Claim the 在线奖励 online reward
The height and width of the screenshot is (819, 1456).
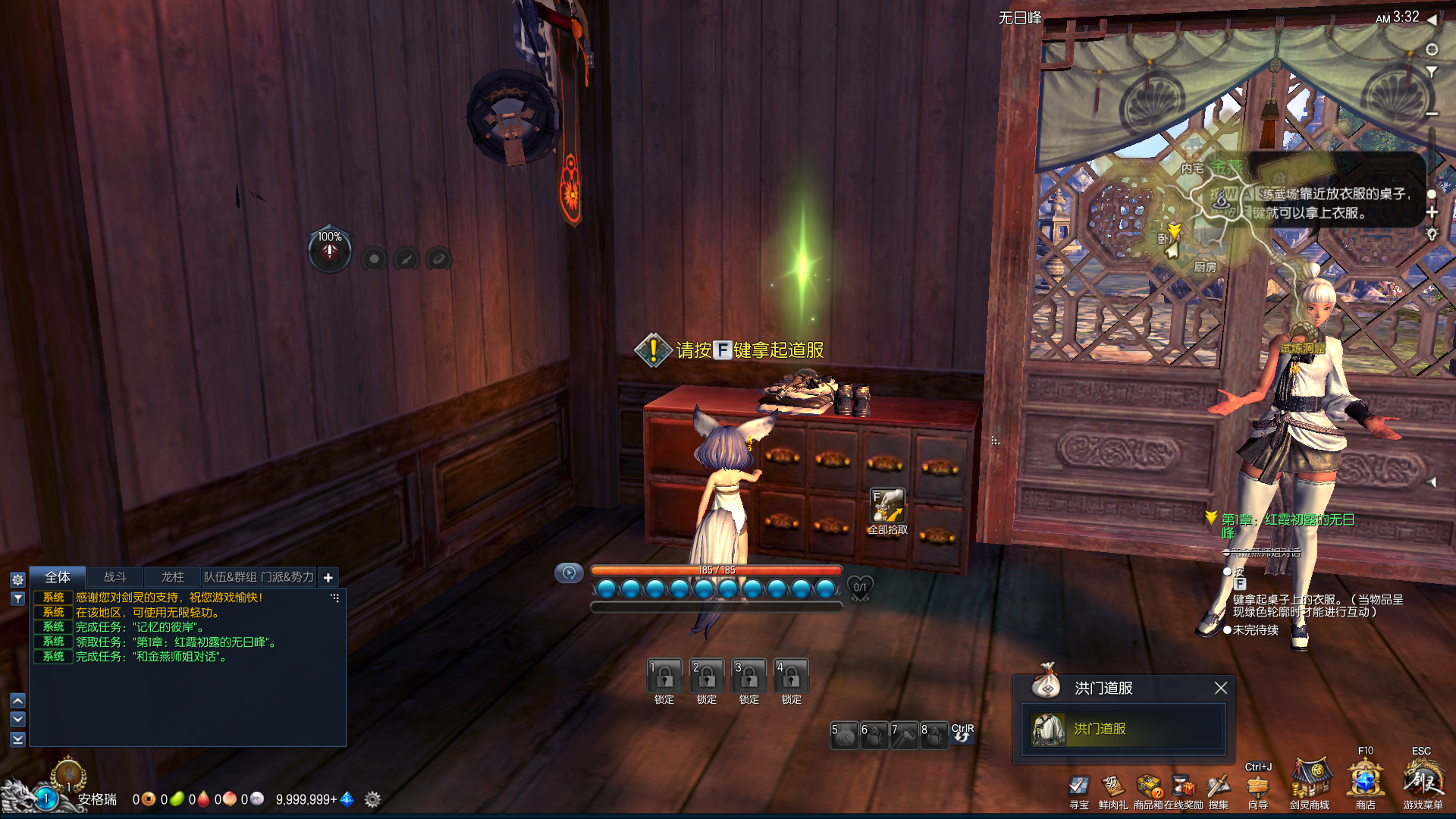click(x=1183, y=786)
